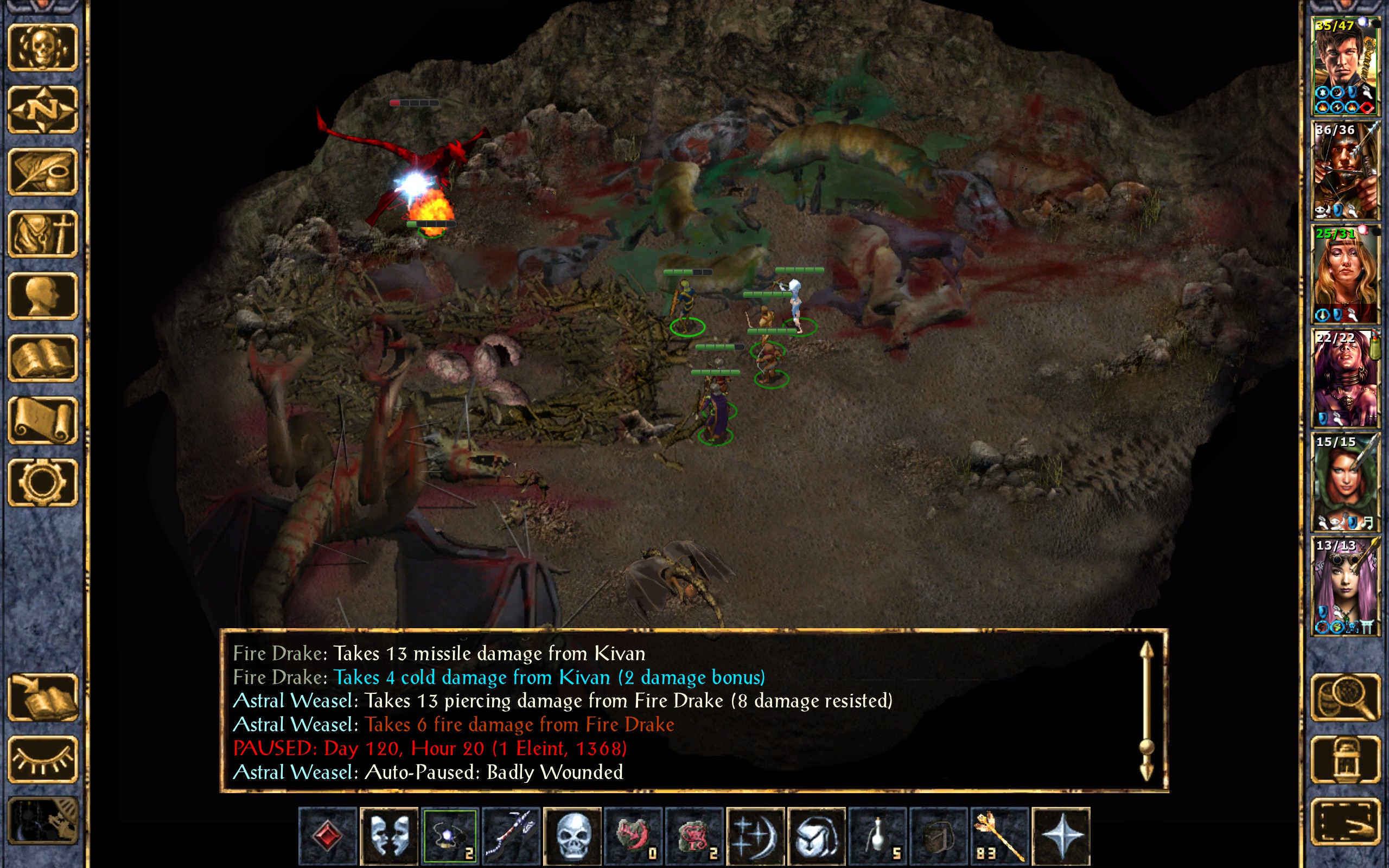Screen dimensions: 1389x868
Task: Open special abilities with the four-pointed star button
Action: pos(1061,835)
